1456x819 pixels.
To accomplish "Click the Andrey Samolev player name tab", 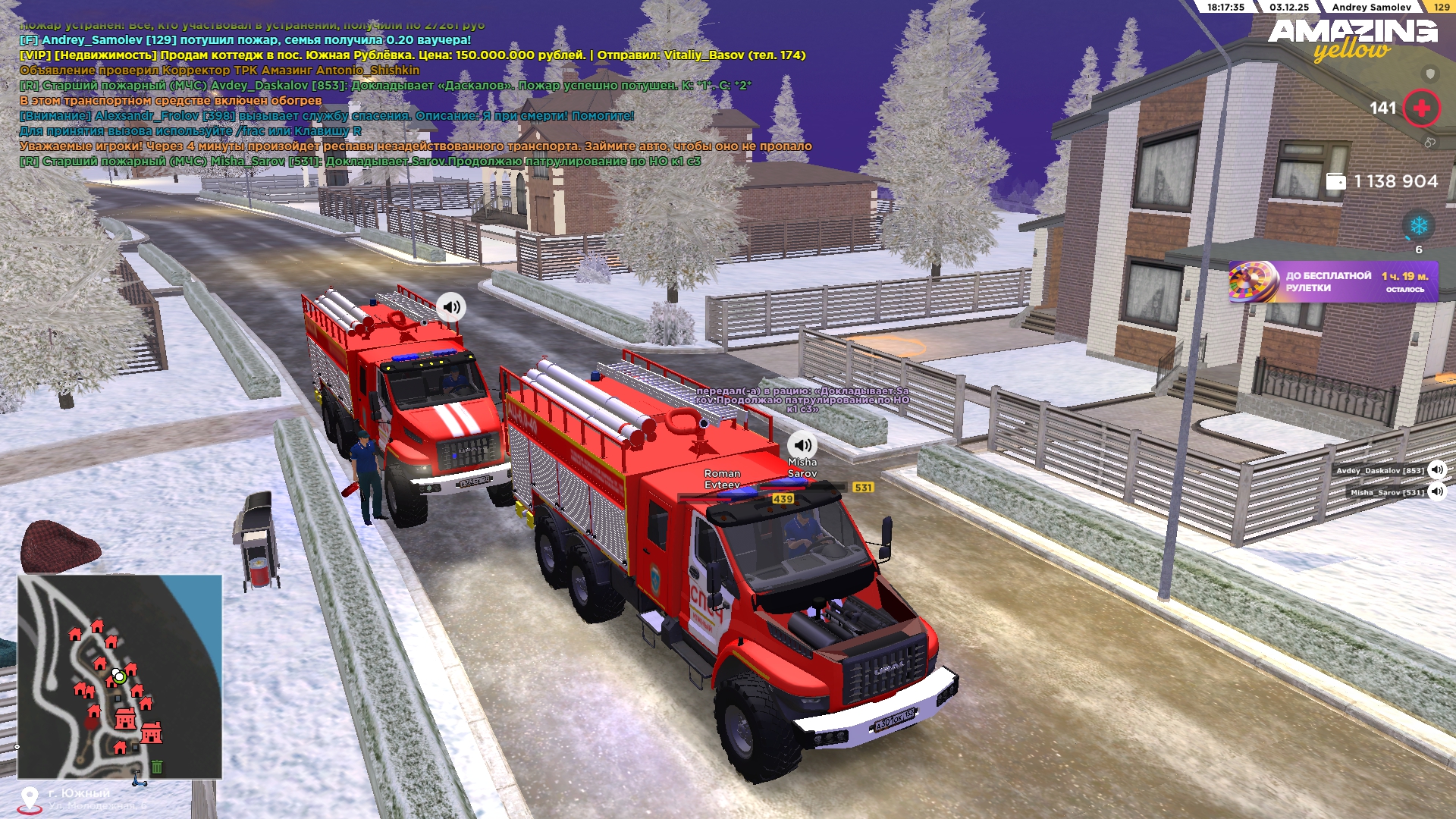I will [1371, 8].
